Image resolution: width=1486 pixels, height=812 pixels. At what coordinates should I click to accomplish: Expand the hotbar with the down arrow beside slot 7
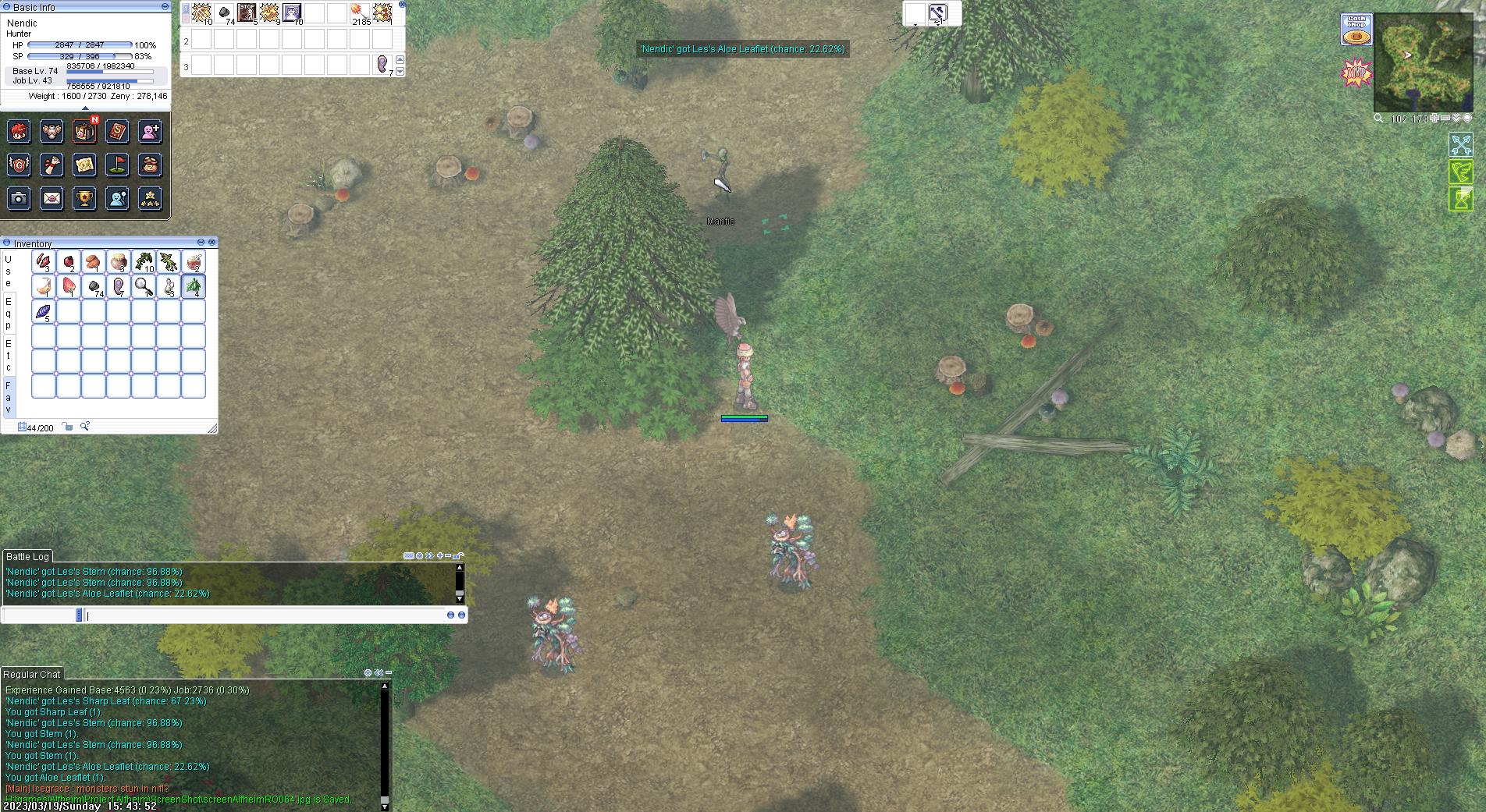[x=400, y=71]
